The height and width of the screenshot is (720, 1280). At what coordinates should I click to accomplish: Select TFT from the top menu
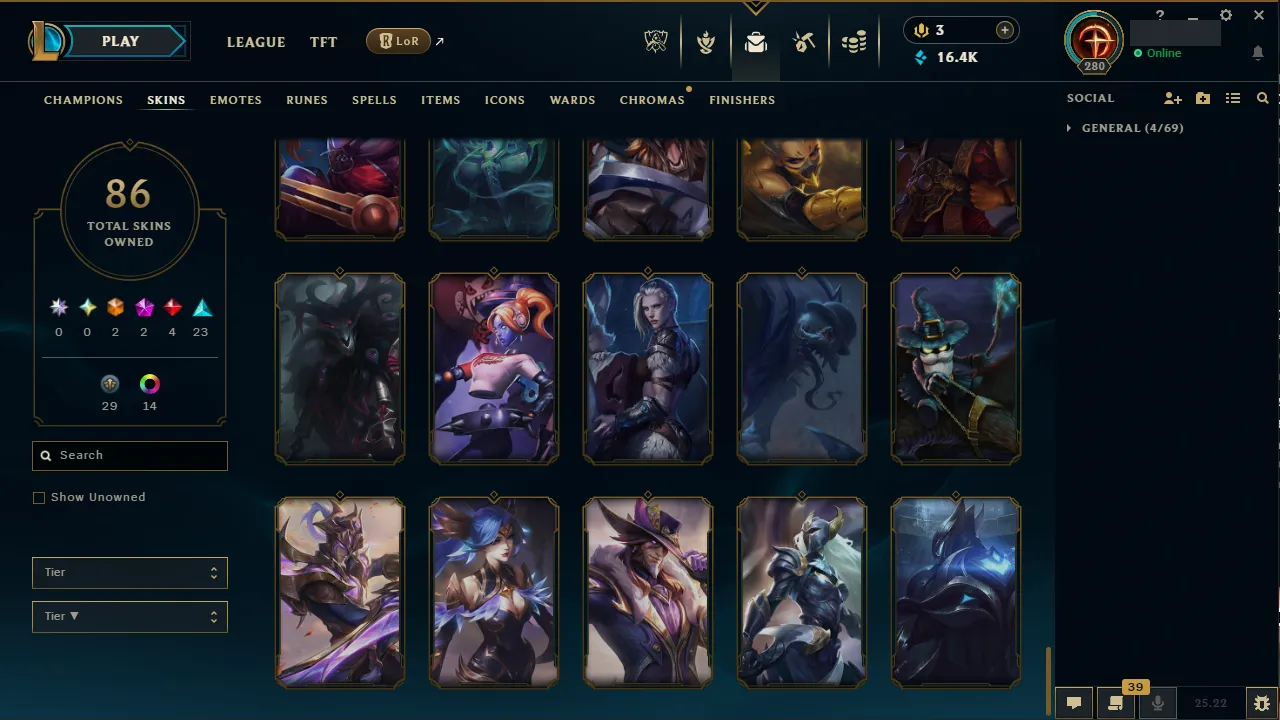[x=323, y=42]
